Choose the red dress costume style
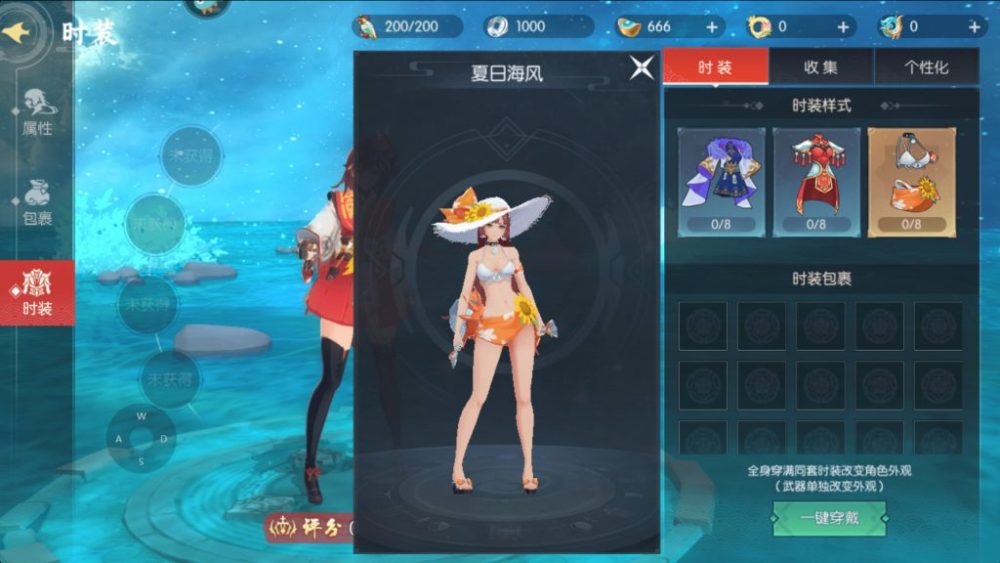The width and height of the screenshot is (1000, 563). 816,181
